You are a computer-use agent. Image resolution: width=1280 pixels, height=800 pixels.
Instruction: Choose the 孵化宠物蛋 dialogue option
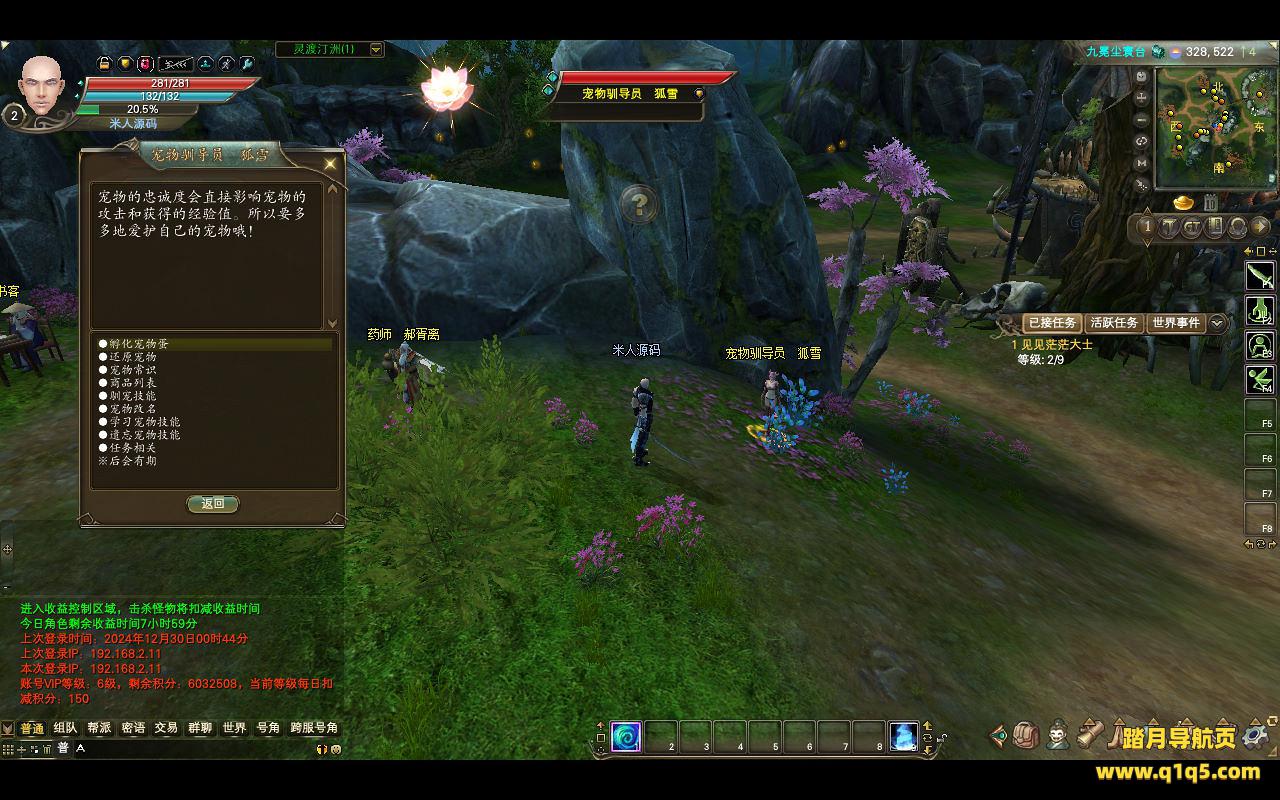coord(139,344)
